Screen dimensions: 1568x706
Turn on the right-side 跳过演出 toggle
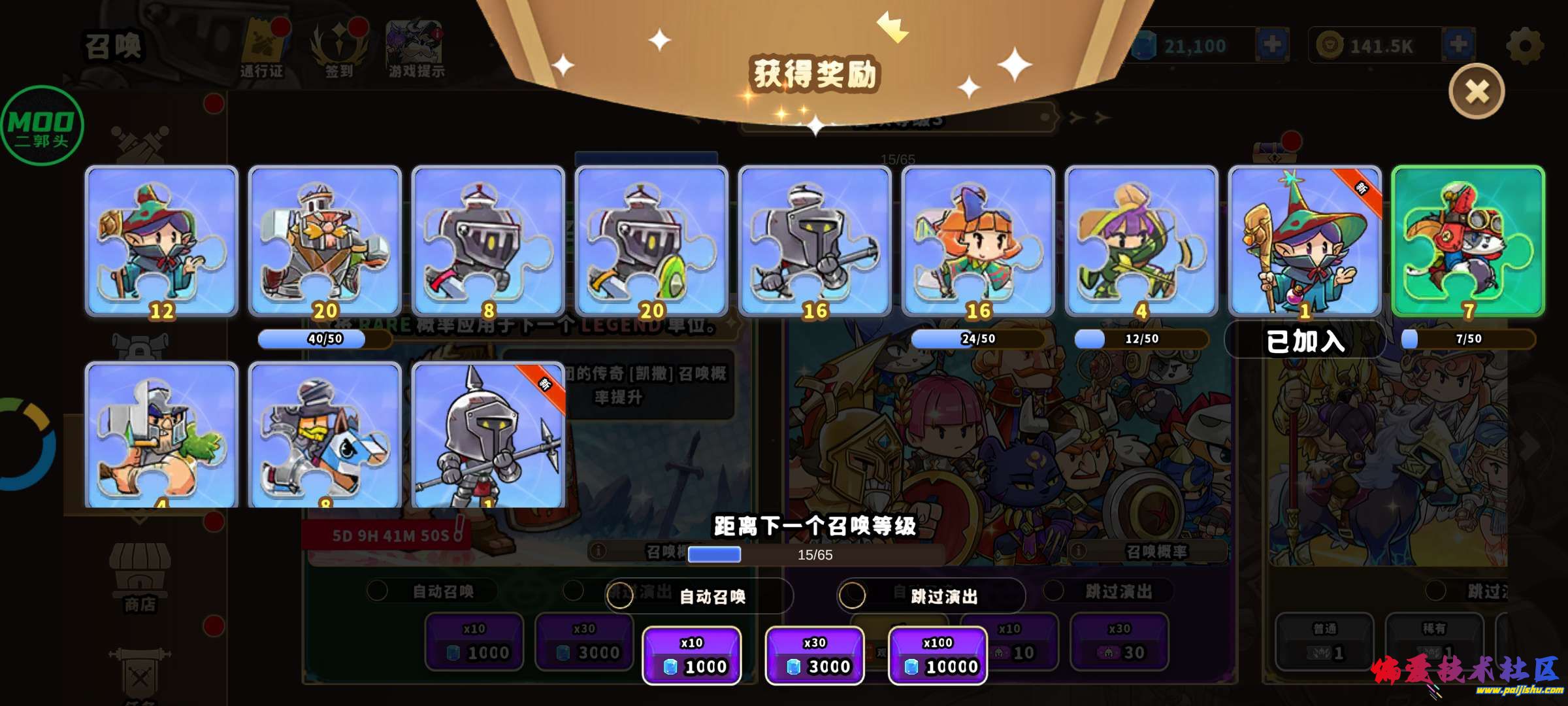tap(1053, 590)
